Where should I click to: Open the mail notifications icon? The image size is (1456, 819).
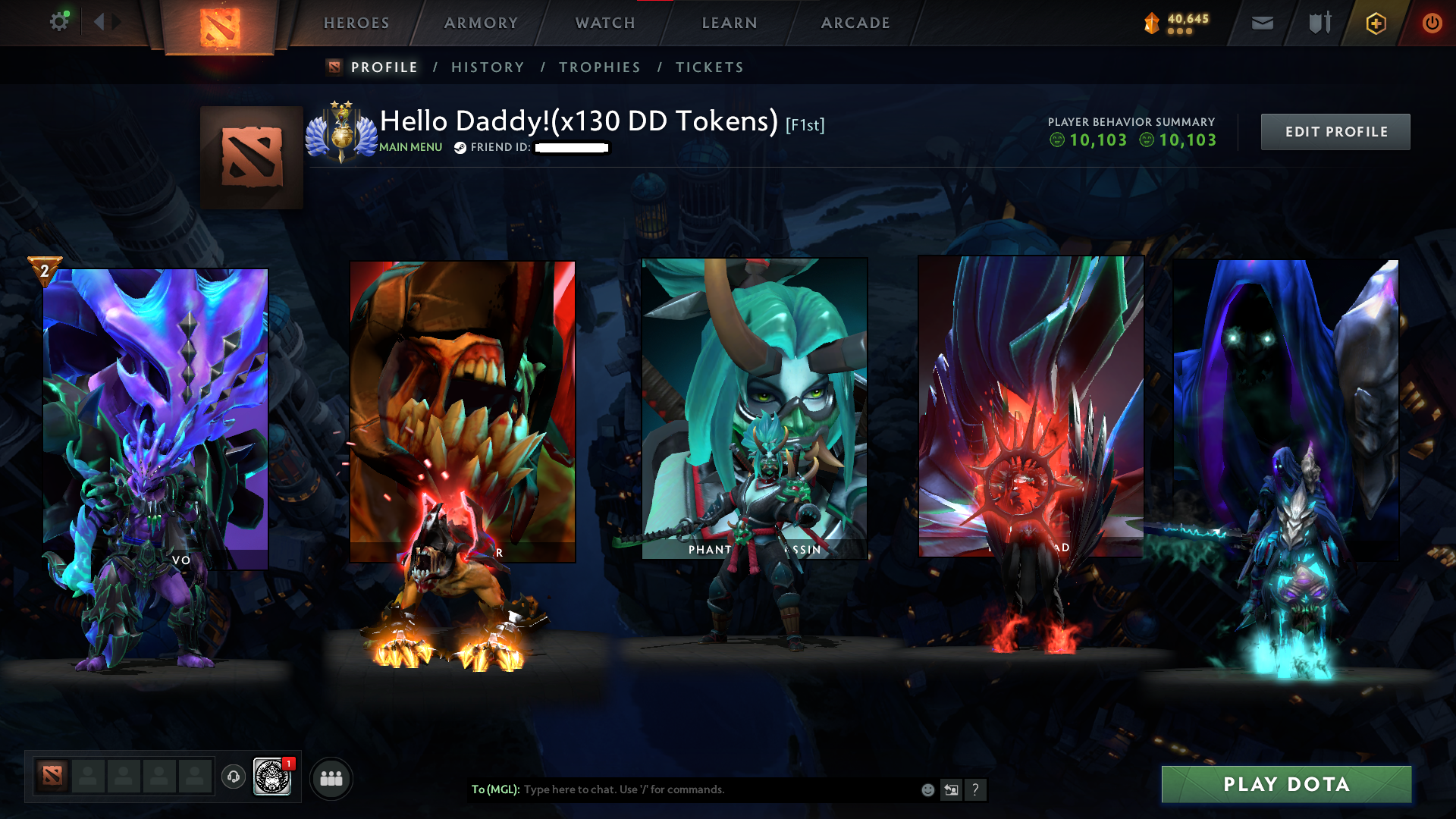(x=1262, y=23)
